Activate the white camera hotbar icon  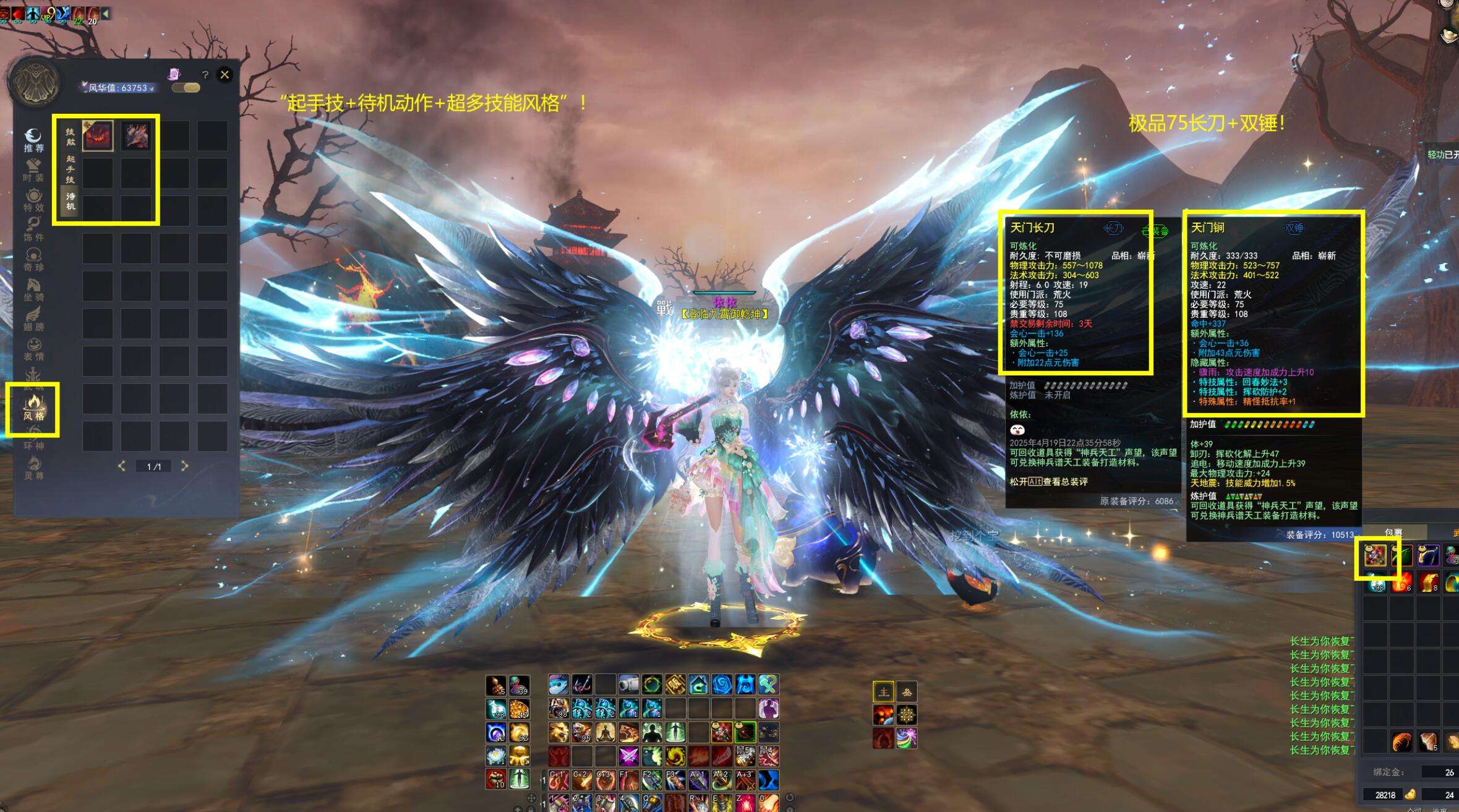pyautogui.click(x=628, y=685)
